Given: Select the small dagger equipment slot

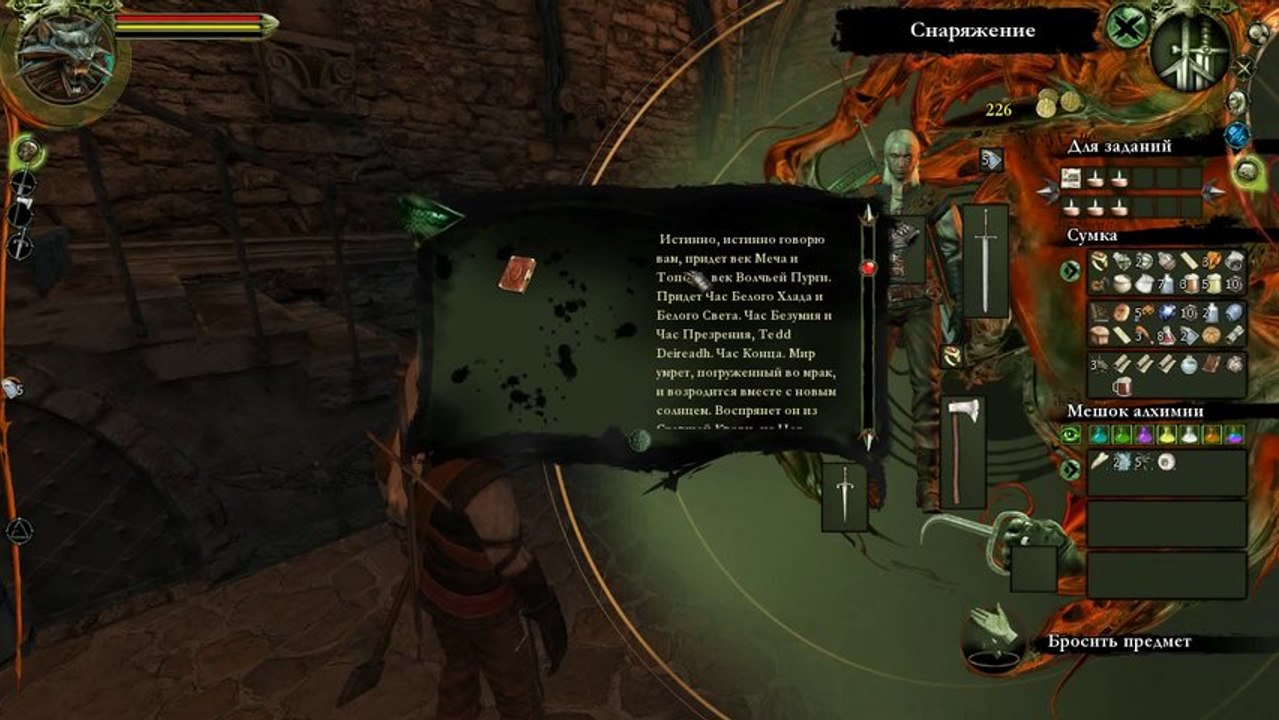Looking at the screenshot, I should [x=844, y=497].
